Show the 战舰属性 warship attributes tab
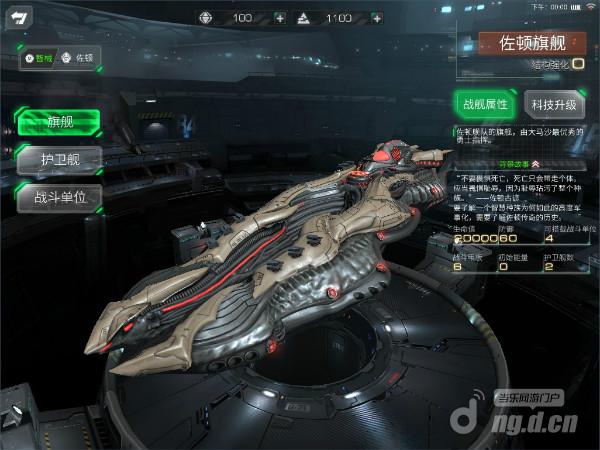The image size is (600, 450). click(484, 104)
